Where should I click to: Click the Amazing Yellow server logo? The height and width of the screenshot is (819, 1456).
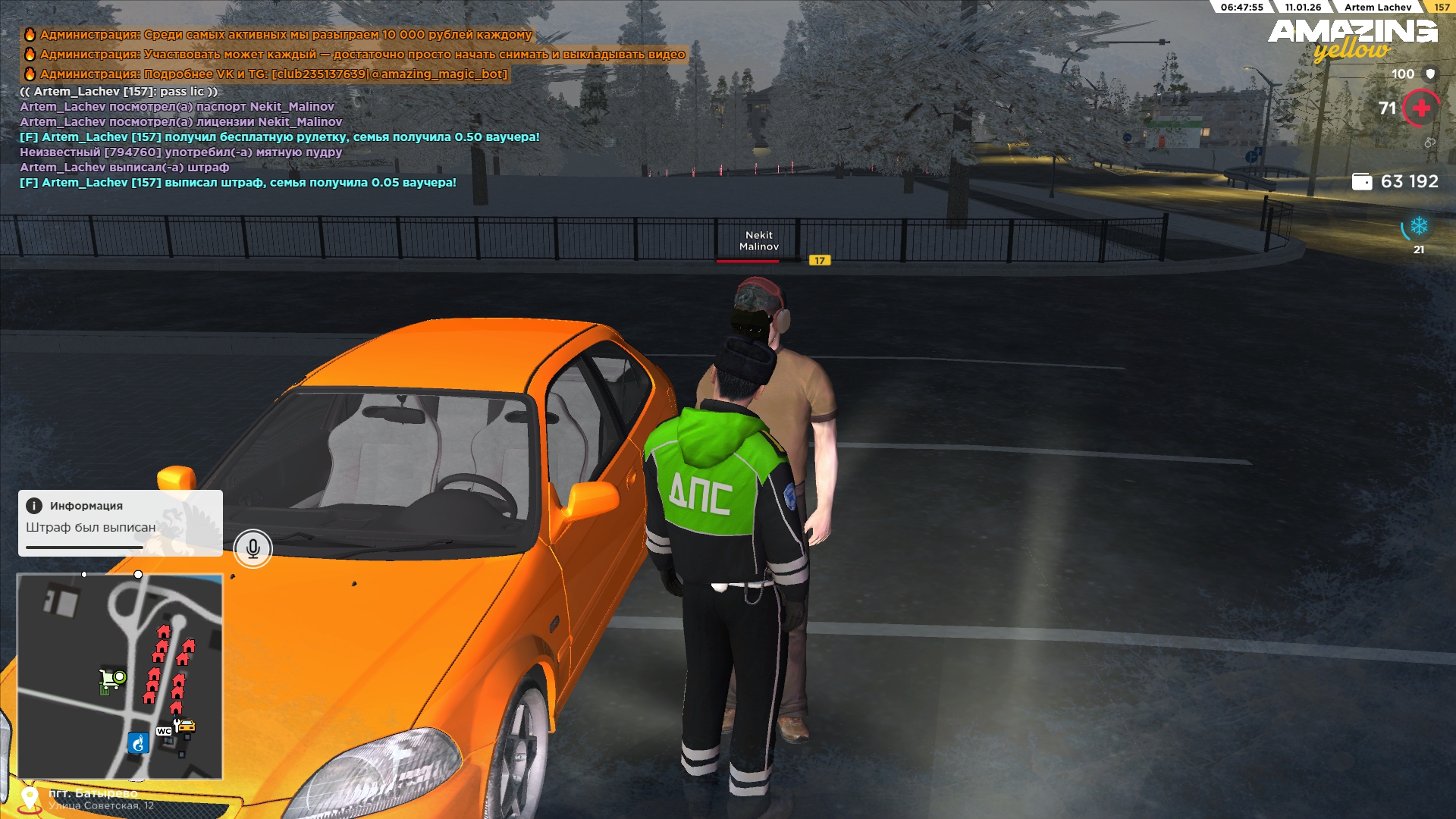1352,39
